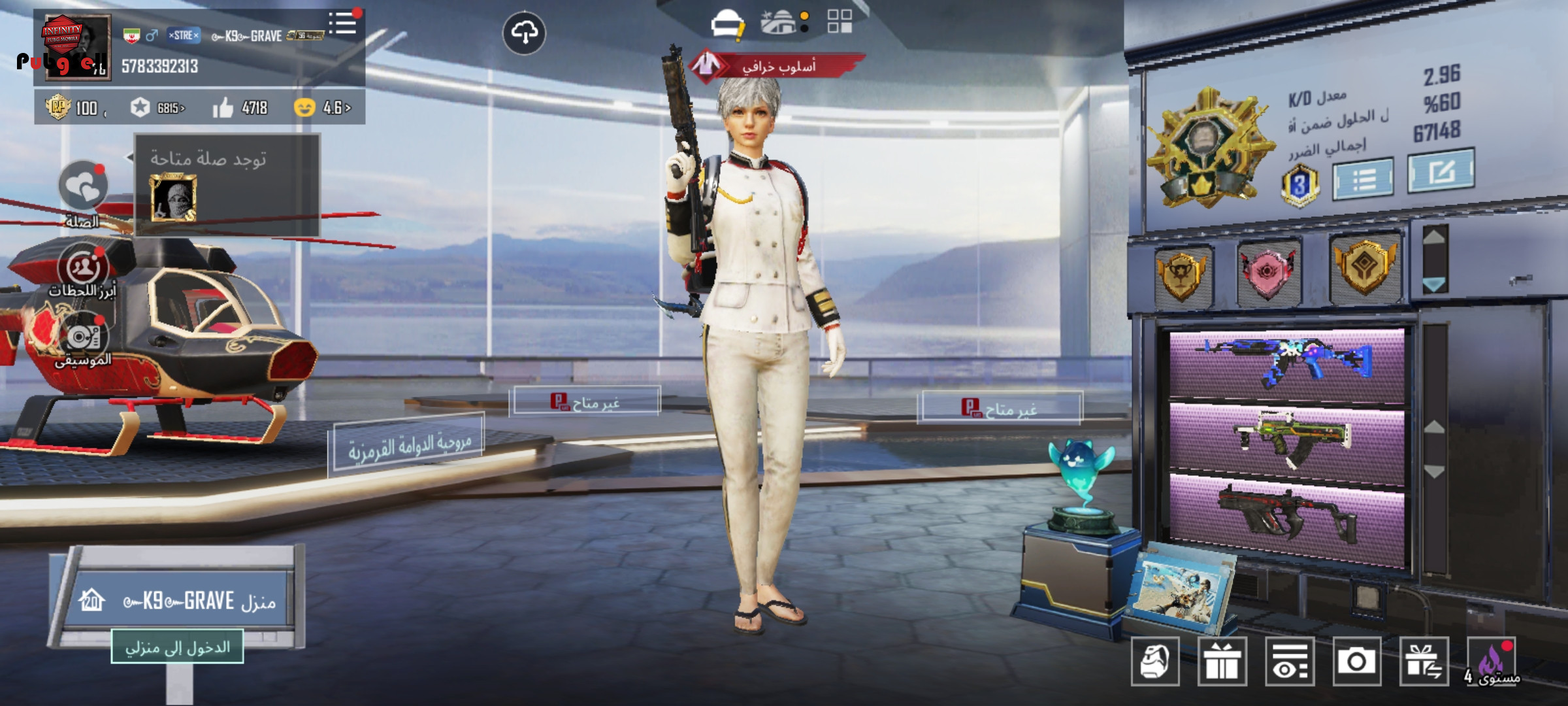Open the Highlights moments icon
Screen dimensions: 1568x706
83,268
